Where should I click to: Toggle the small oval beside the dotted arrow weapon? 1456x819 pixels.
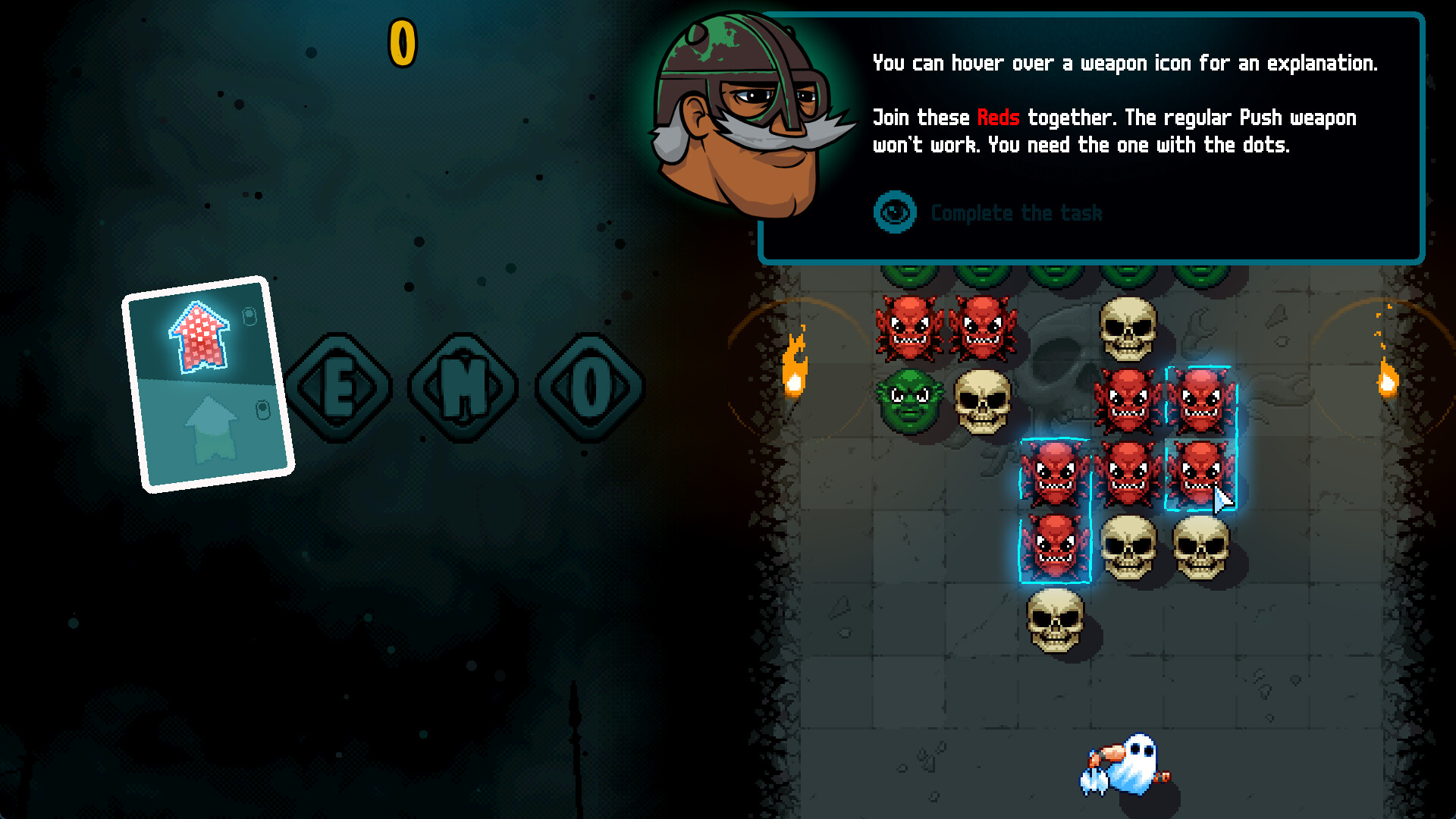coord(250,316)
